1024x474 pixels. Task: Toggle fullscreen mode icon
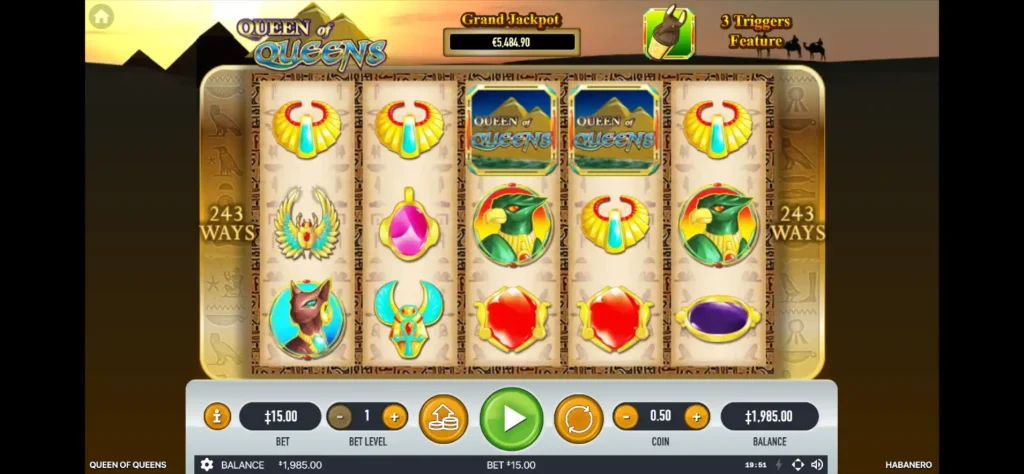point(797,465)
